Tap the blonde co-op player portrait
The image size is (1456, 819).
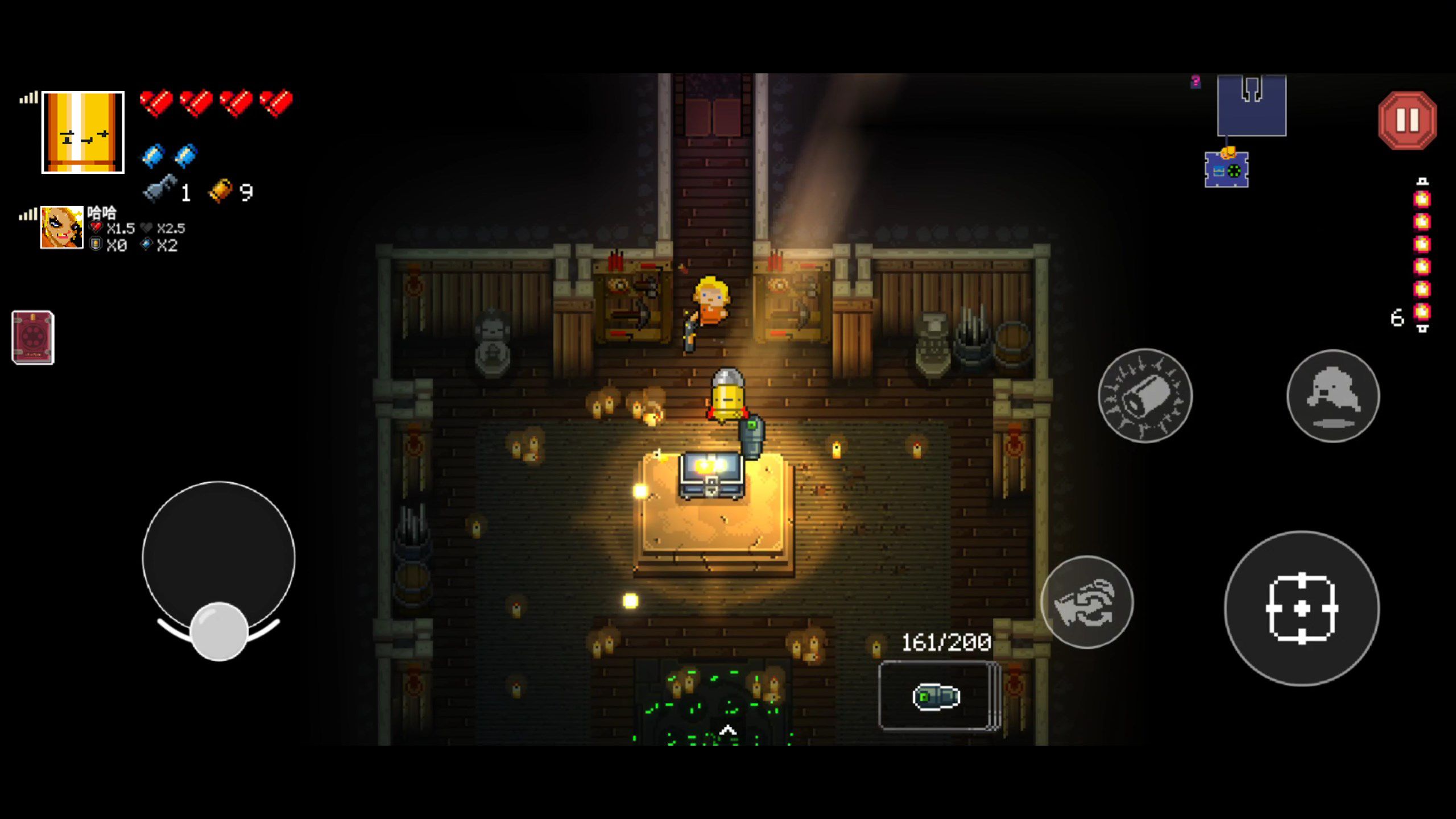(x=61, y=227)
